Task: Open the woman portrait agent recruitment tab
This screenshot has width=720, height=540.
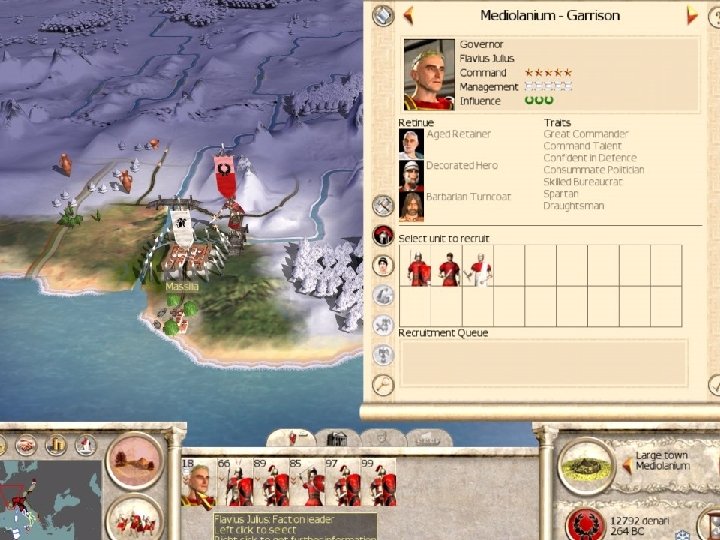Action: point(383,265)
